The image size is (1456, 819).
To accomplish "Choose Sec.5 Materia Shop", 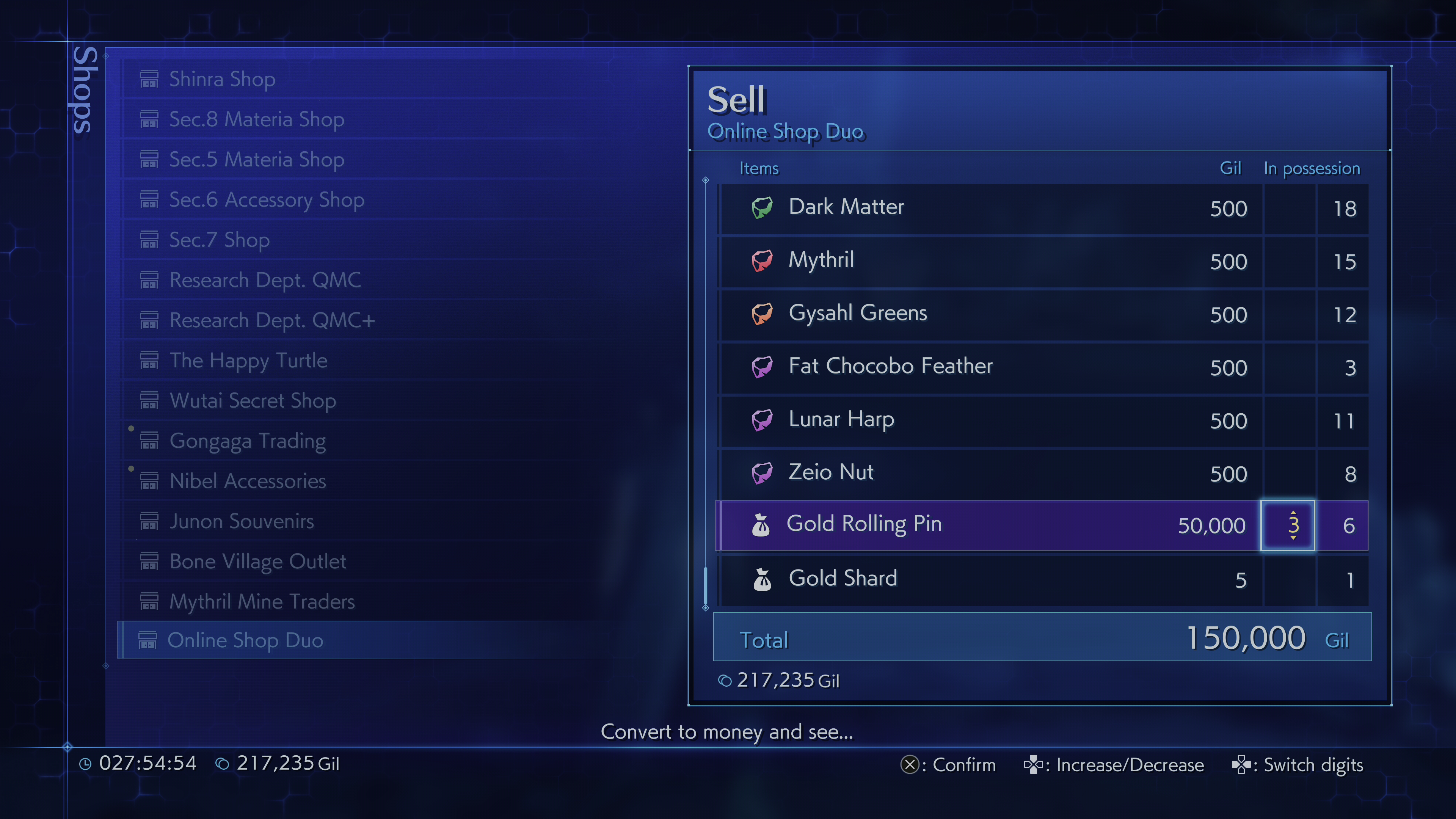I will (x=256, y=159).
